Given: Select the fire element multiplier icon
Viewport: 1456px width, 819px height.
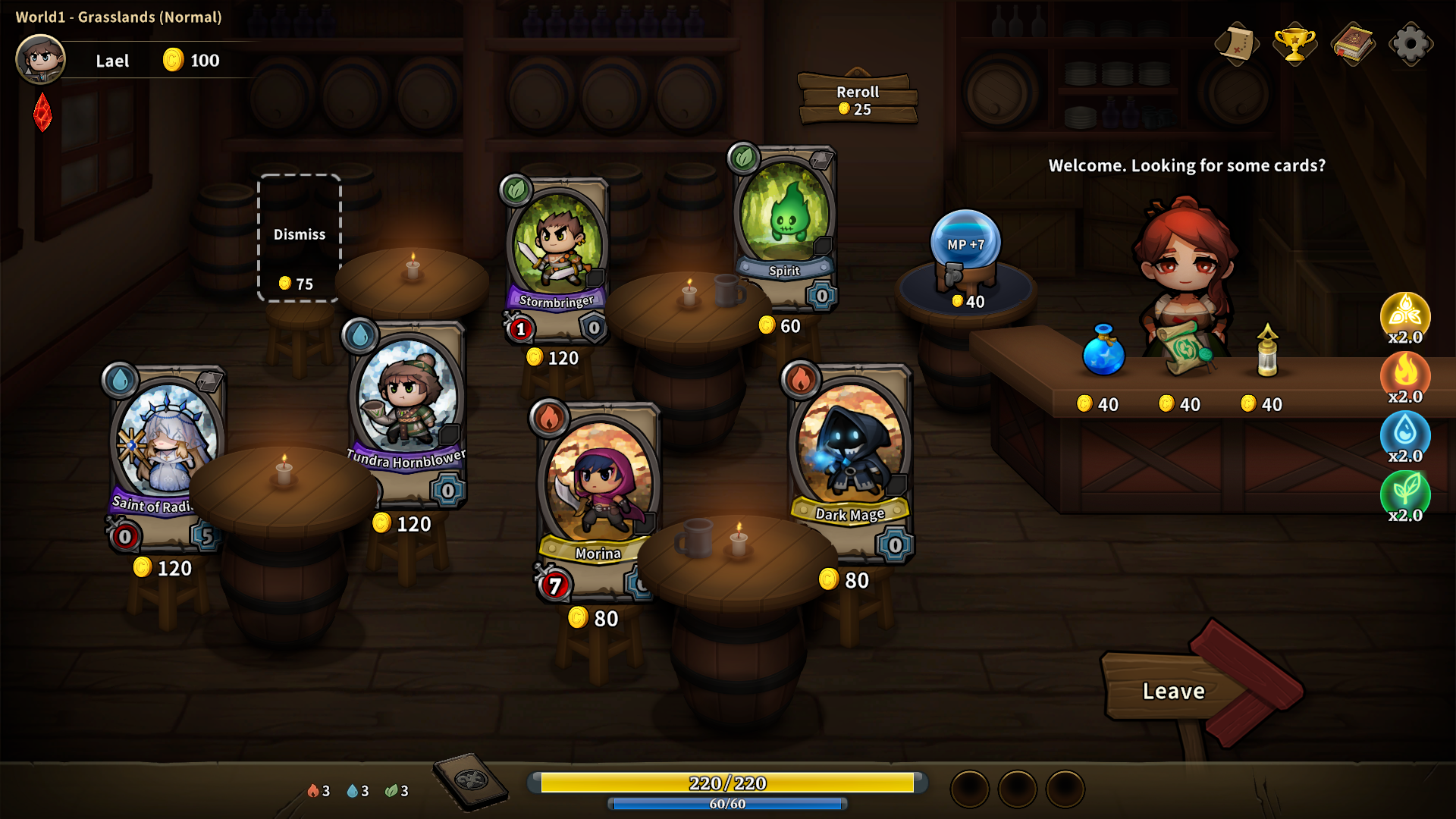Looking at the screenshot, I should tap(1405, 375).
